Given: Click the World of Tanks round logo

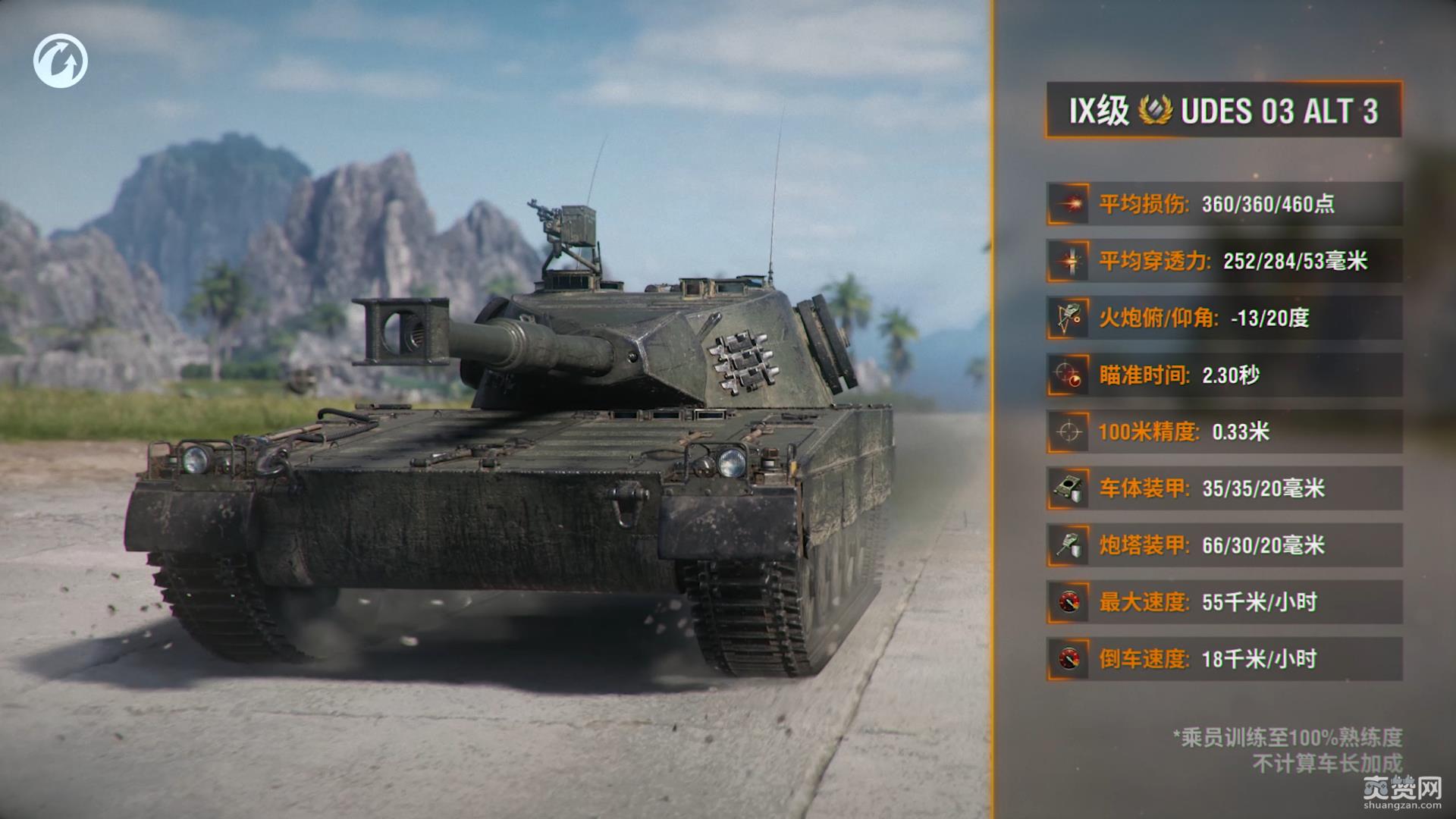Looking at the screenshot, I should tap(61, 61).
